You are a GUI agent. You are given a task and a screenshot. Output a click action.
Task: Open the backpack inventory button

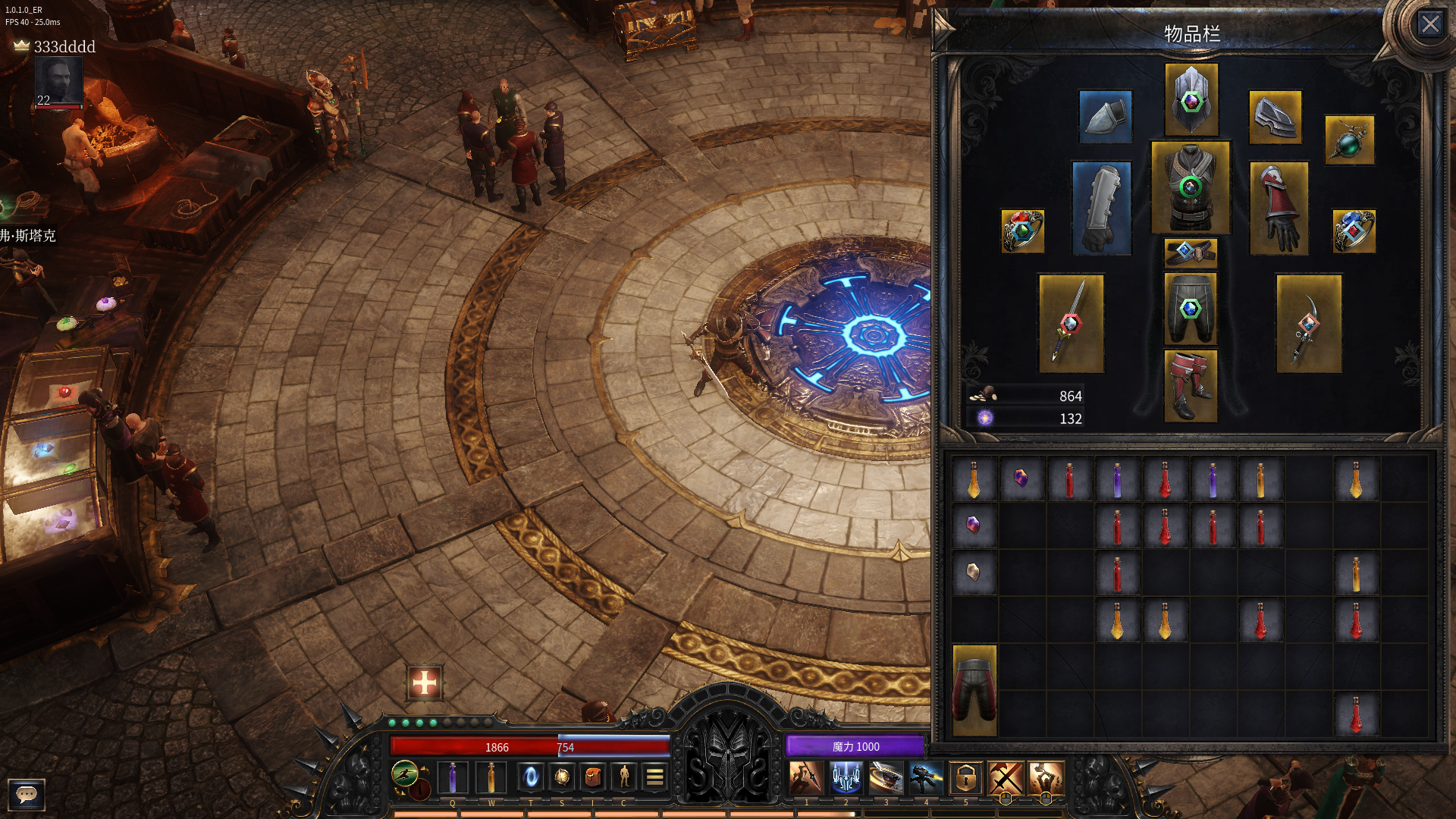(593, 777)
